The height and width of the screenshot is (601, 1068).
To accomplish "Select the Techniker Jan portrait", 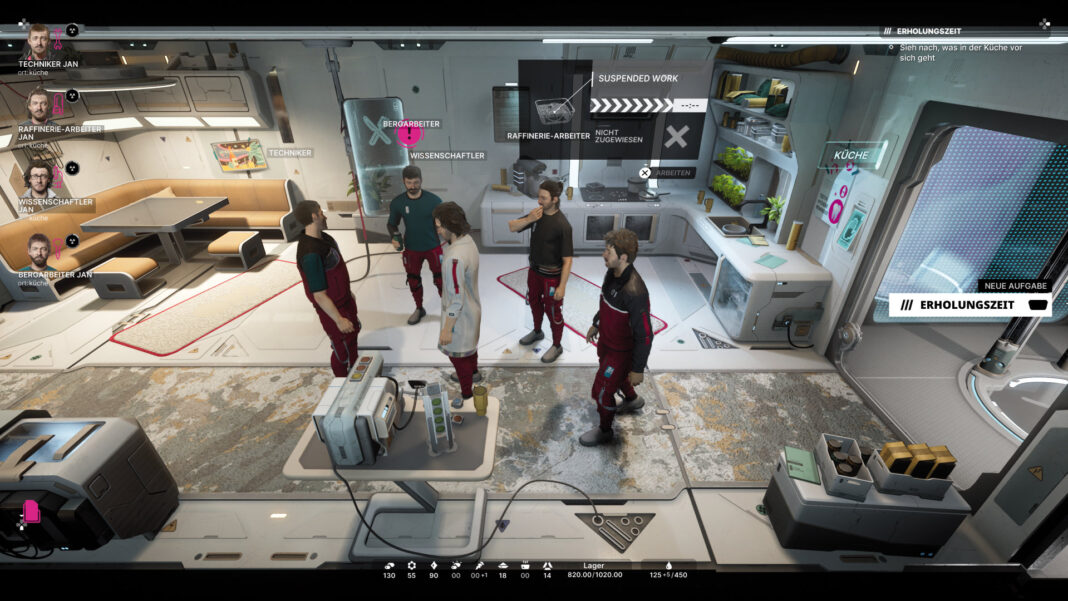I will (x=39, y=43).
